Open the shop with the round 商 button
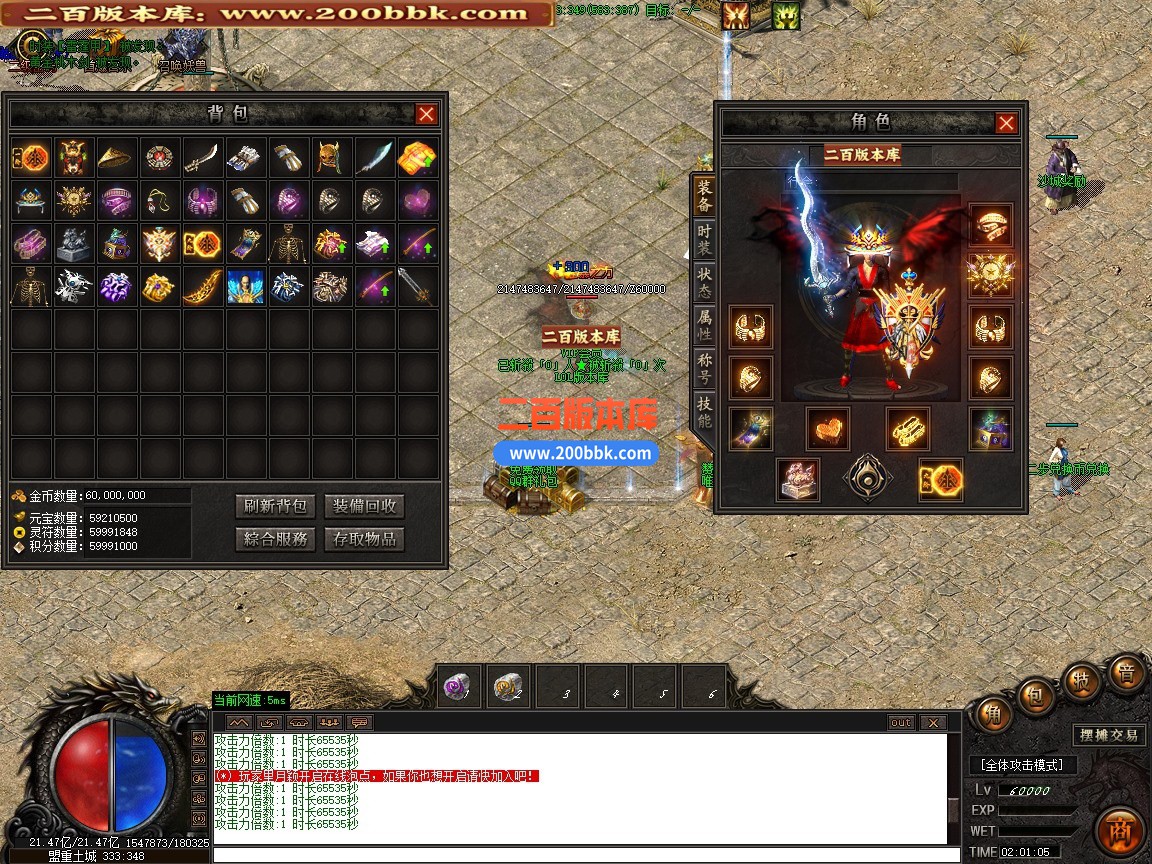1152x864 pixels. pos(1119,831)
